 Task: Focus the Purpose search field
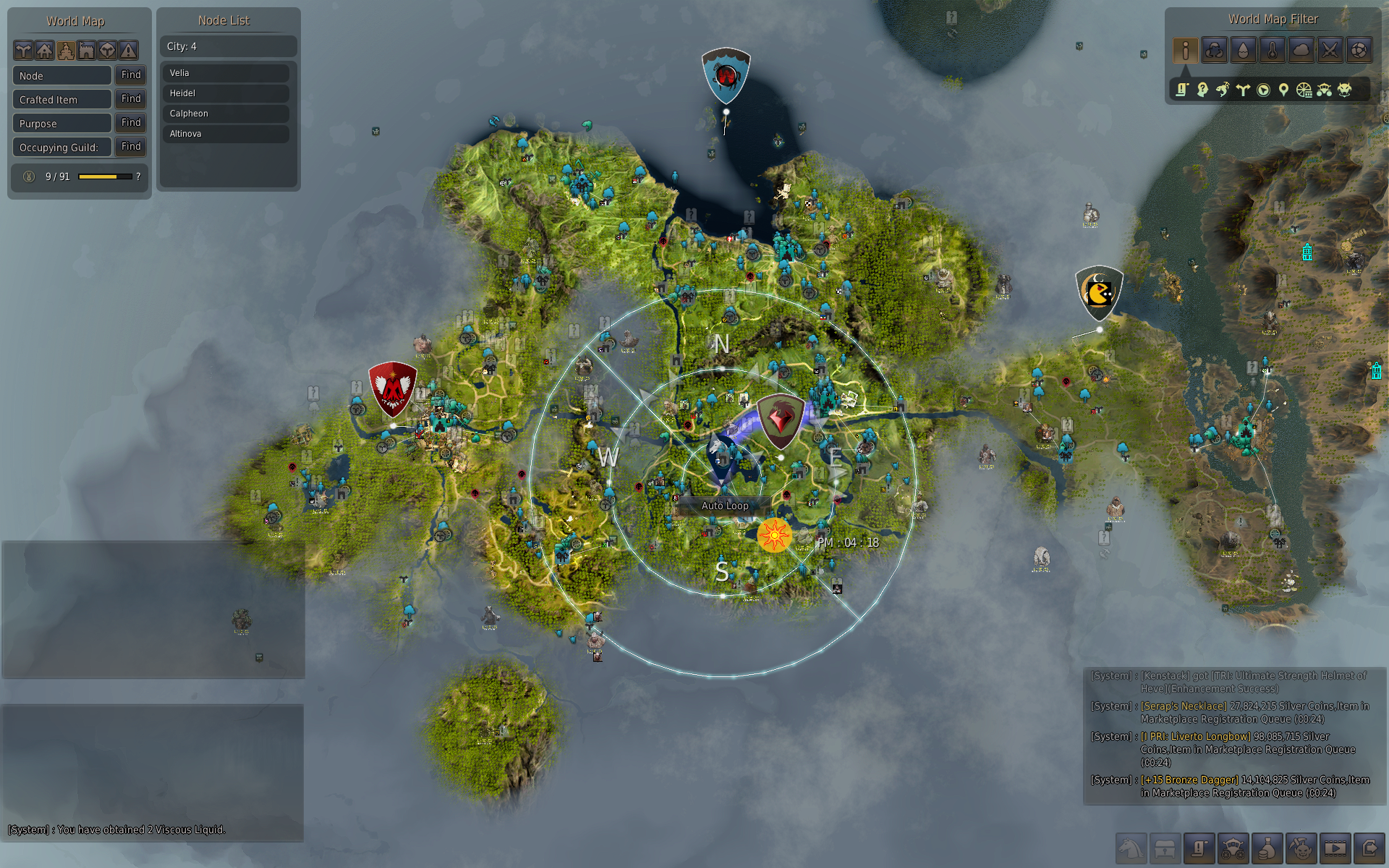point(62,124)
